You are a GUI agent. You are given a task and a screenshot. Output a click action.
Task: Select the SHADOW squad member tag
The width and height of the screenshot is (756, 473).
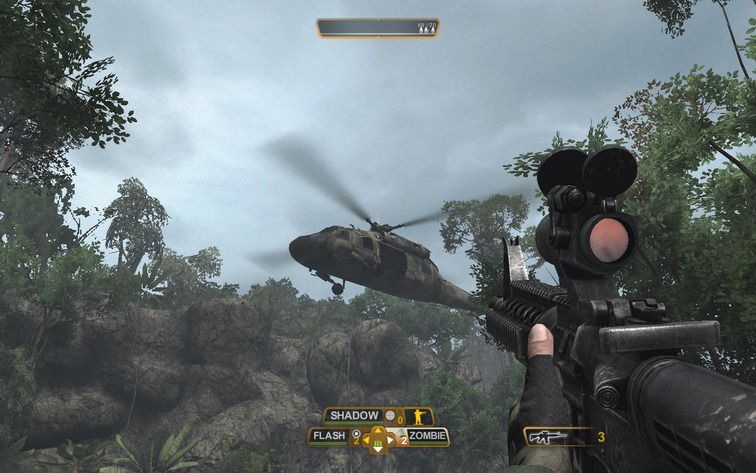tap(353, 415)
